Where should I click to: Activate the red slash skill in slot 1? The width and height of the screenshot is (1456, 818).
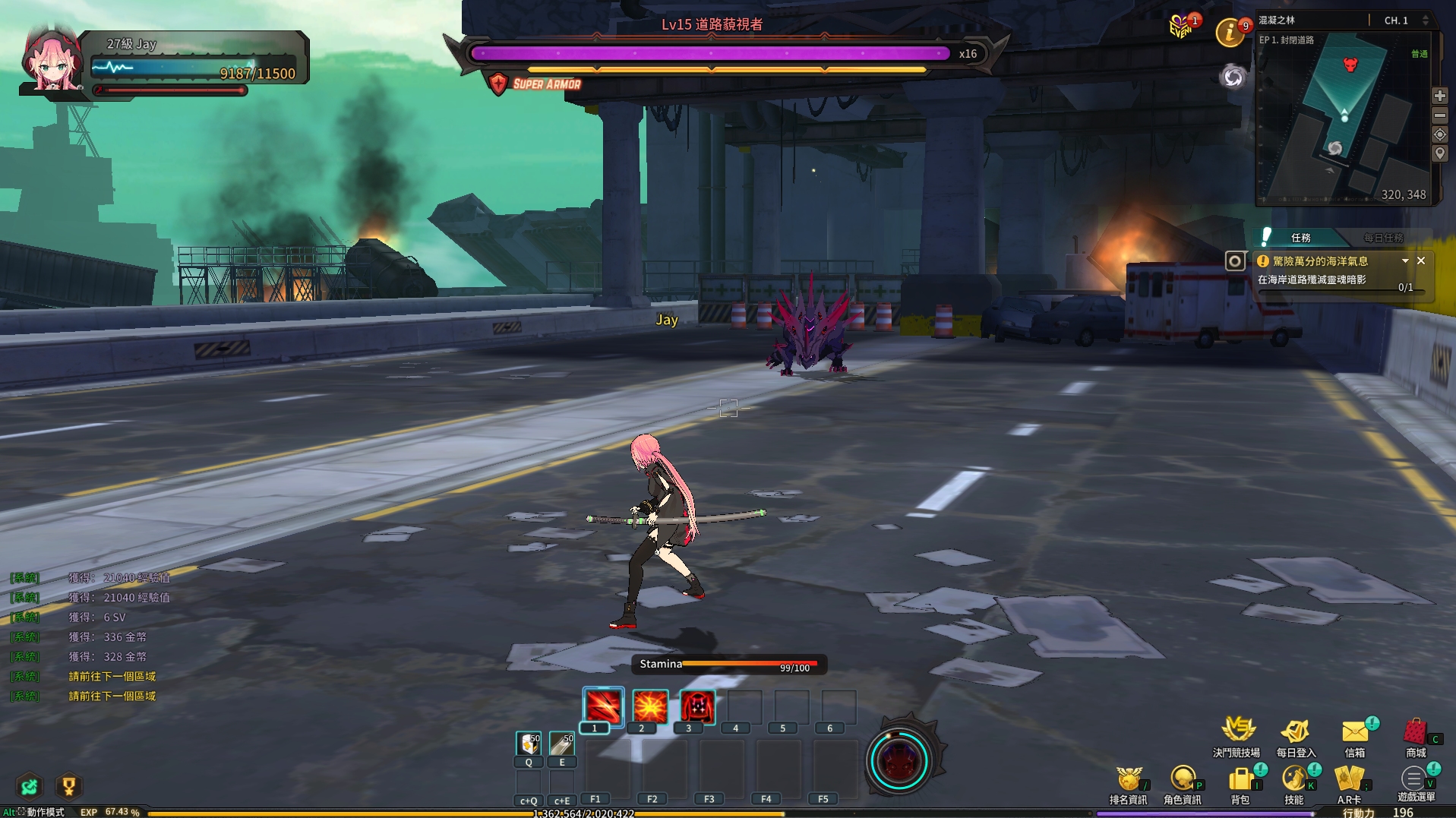(603, 707)
